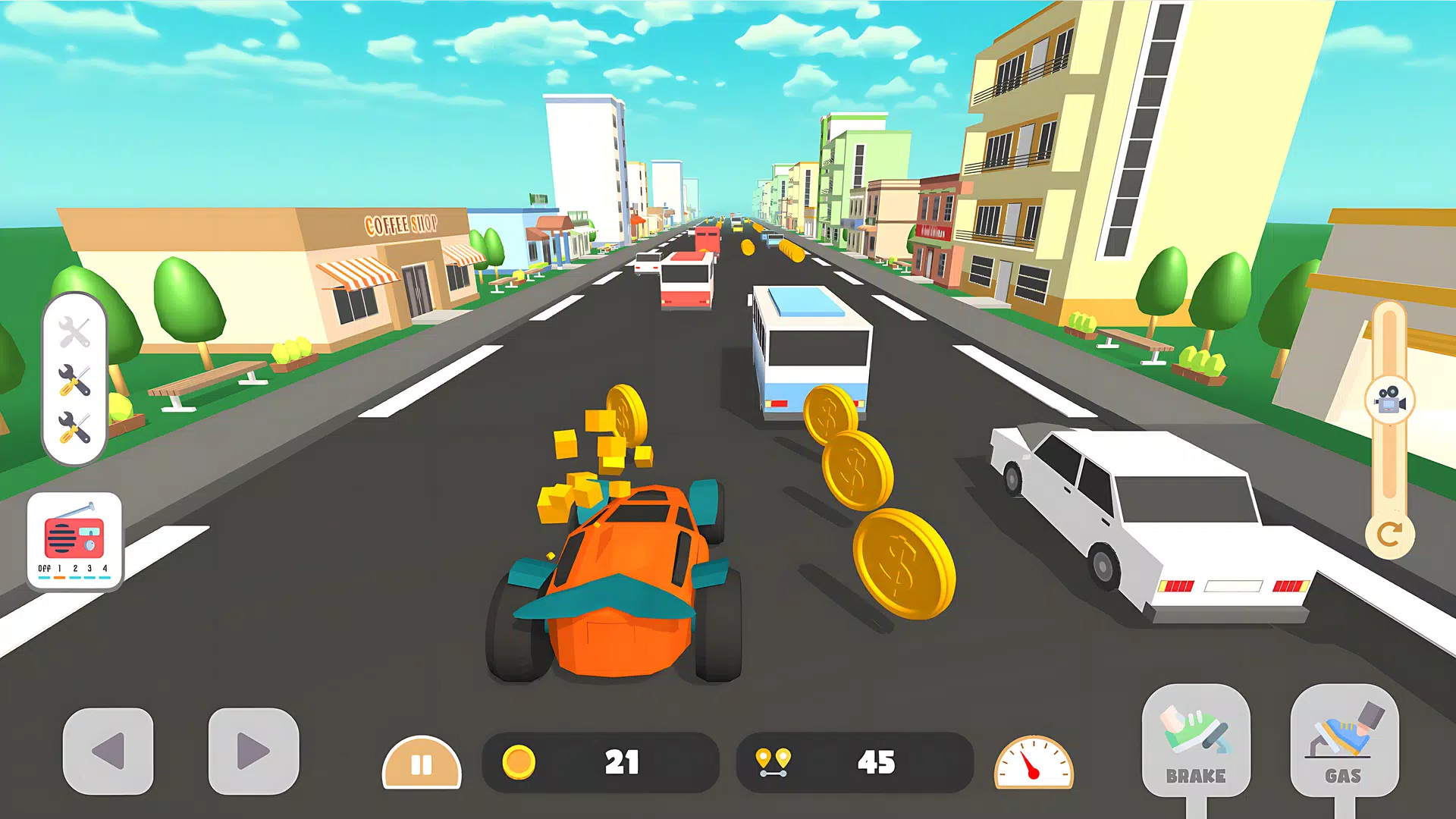Reset camera with the circular arrow button
Image resolution: width=1456 pixels, height=819 pixels.
pyautogui.click(x=1389, y=535)
